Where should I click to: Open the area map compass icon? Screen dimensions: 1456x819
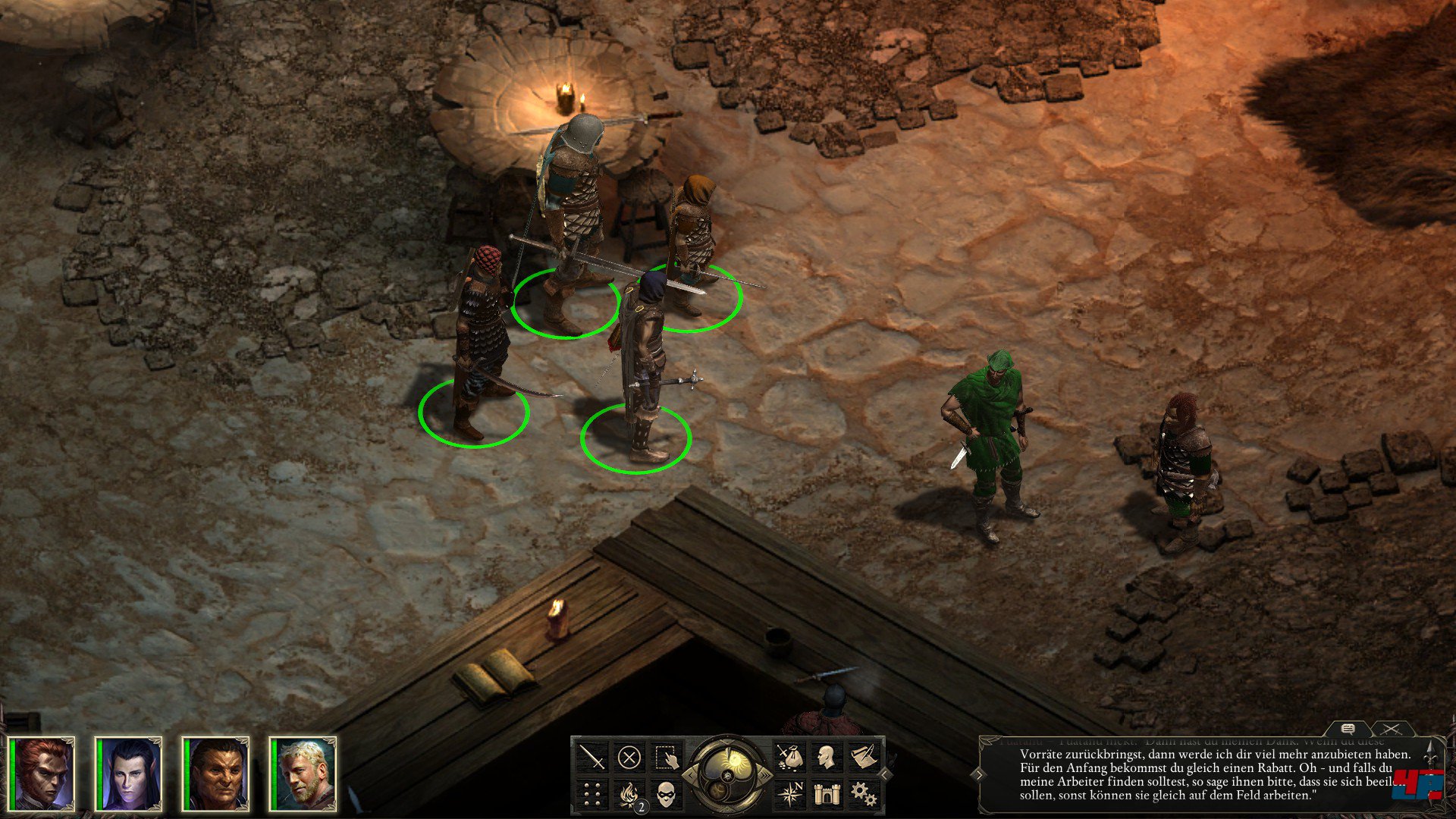pyautogui.click(x=789, y=794)
